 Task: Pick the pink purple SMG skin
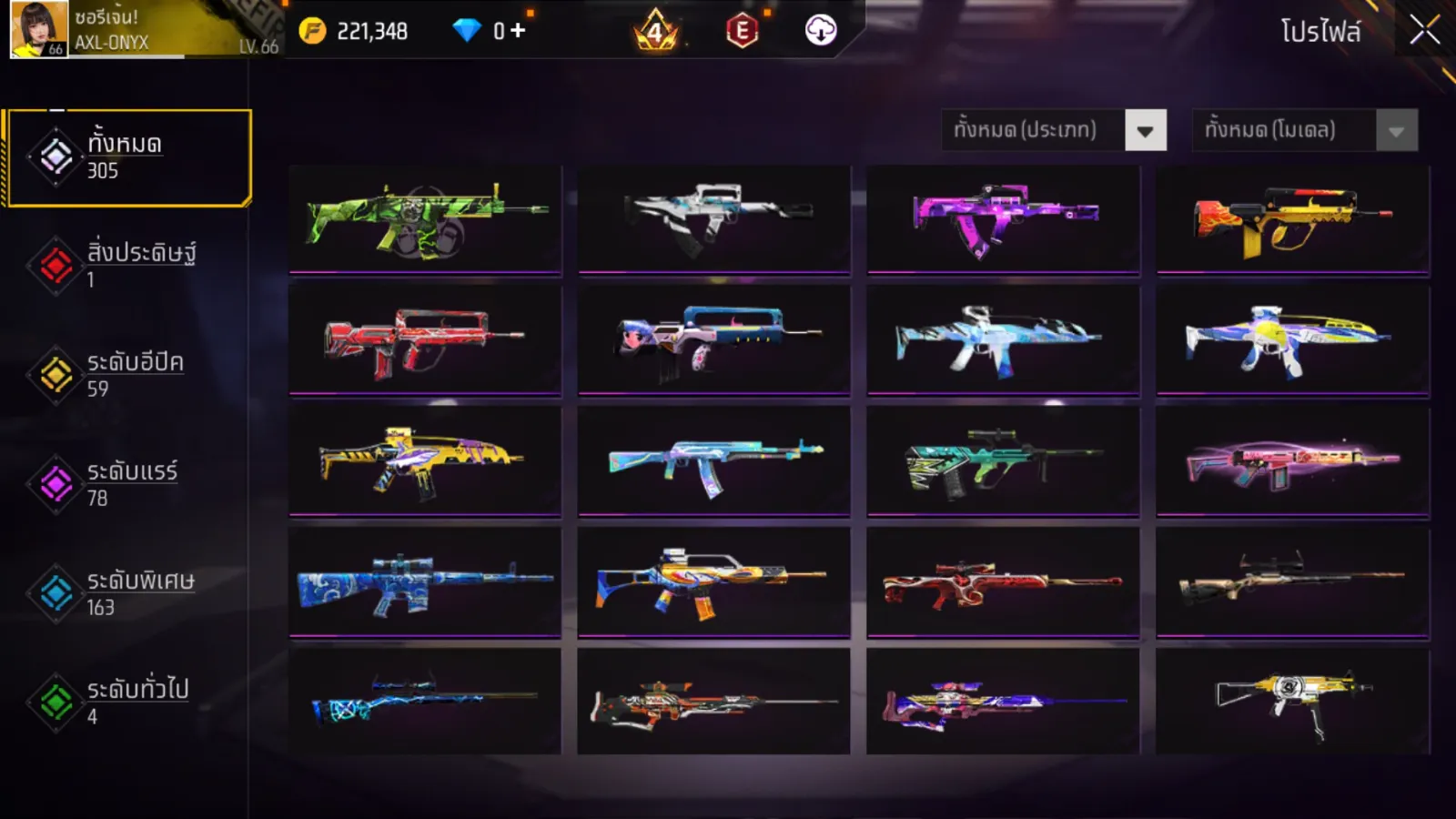[x=1003, y=218]
